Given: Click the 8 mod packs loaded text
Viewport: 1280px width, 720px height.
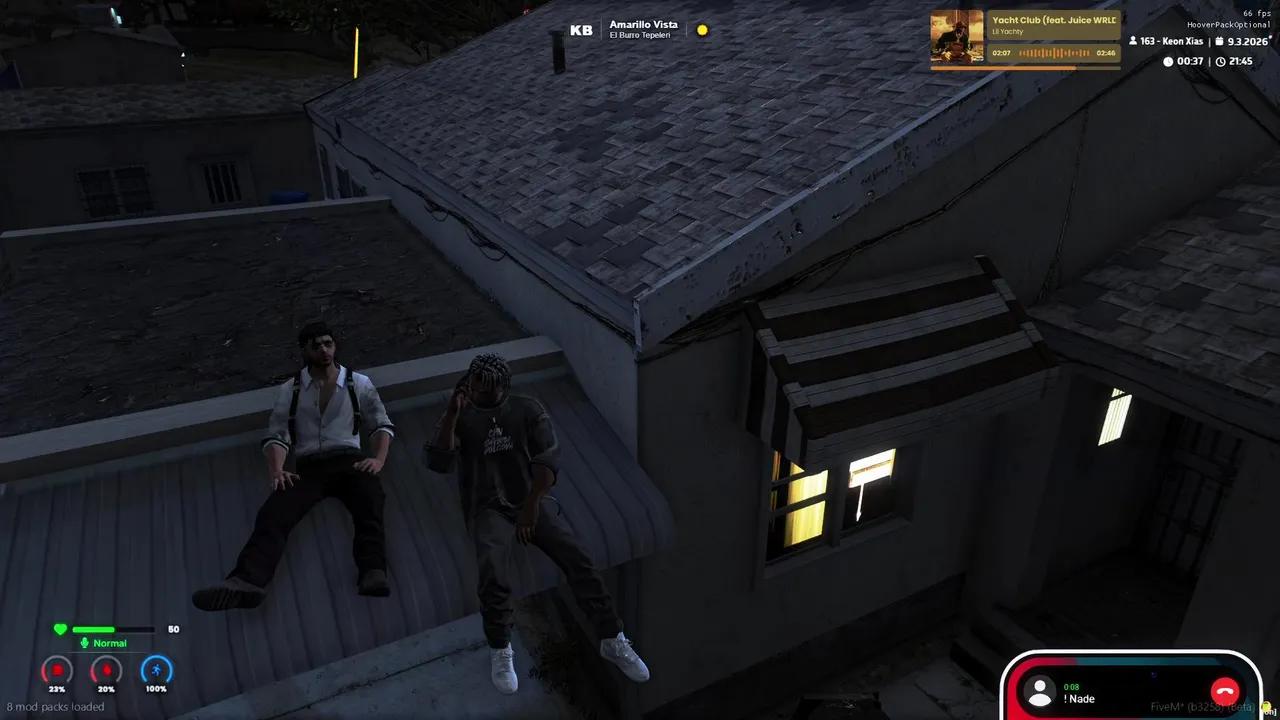Looking at the screenshot, I should pyautogui.click(x=55, y=706).
